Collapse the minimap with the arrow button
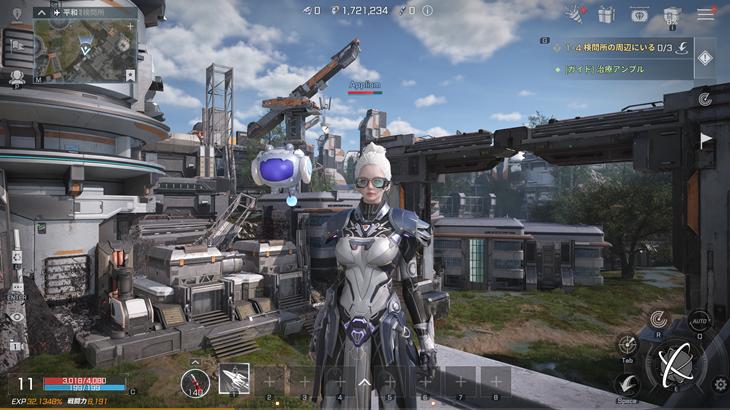730x410 pixels. click(40, 14)
